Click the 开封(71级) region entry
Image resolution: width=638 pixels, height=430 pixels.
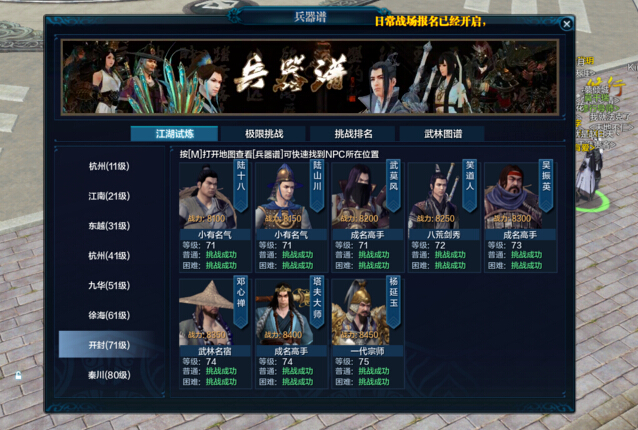pyautogui.click(x=109, y=345)
